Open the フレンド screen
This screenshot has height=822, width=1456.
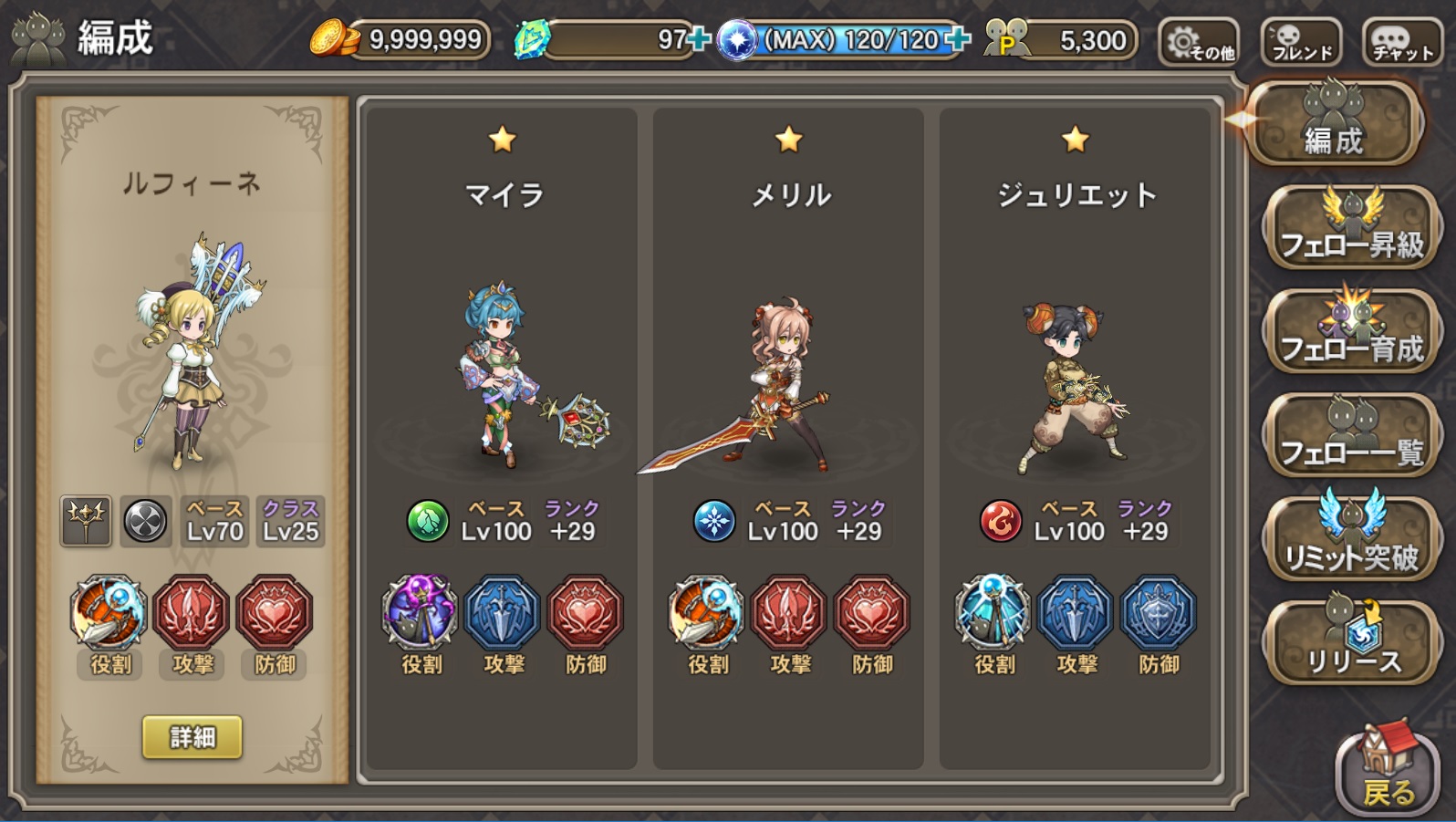point(1304,41)
